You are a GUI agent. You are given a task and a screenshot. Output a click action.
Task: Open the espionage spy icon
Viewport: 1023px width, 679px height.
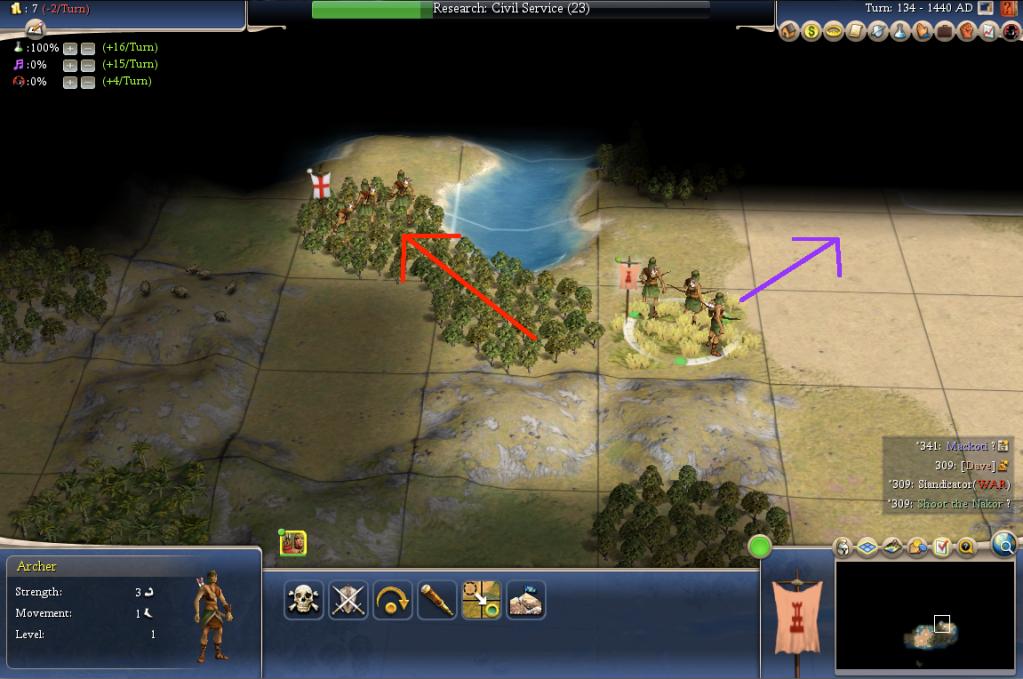coord(1011,31)
